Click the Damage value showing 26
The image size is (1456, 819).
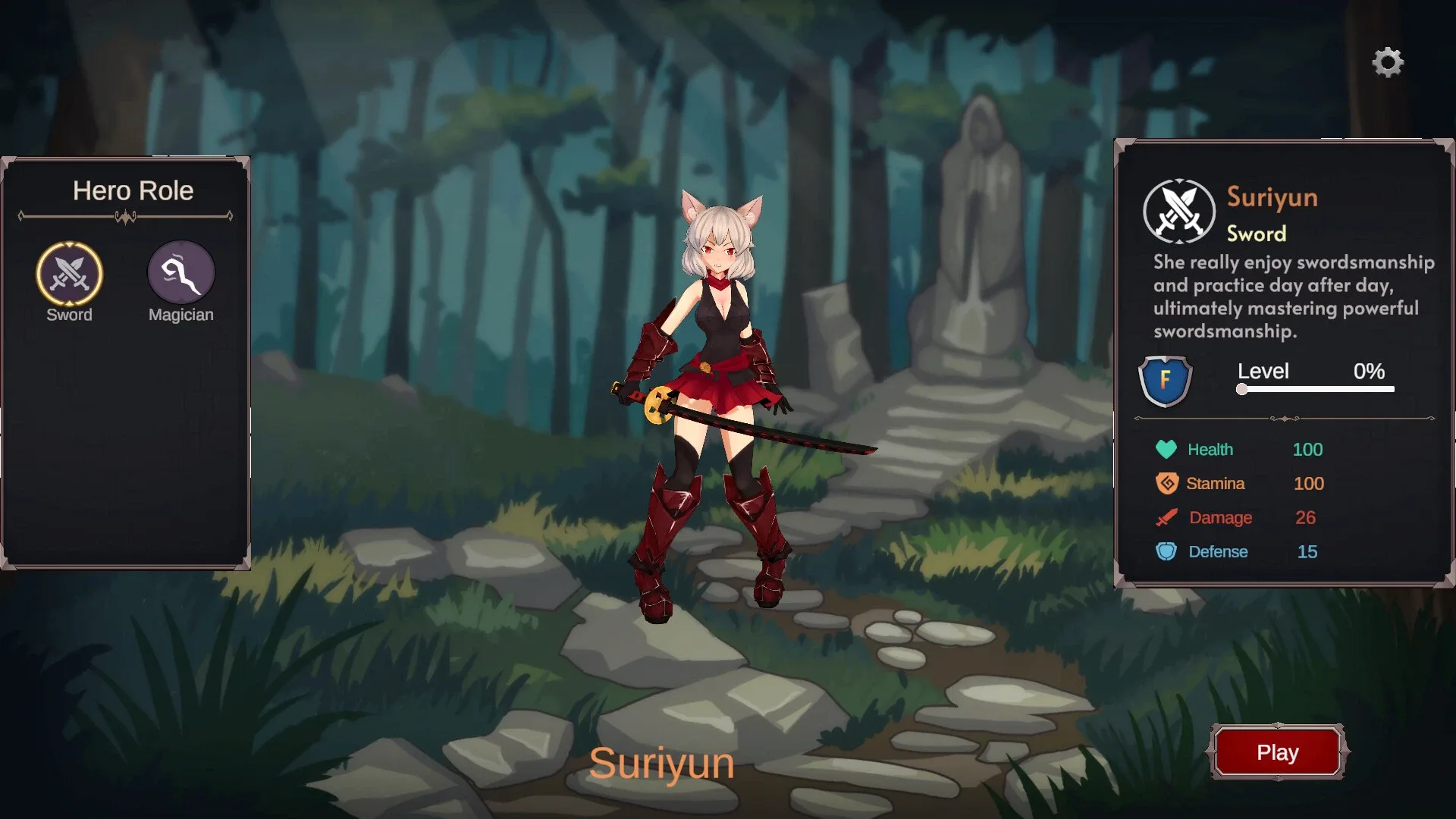(1305, 517)
